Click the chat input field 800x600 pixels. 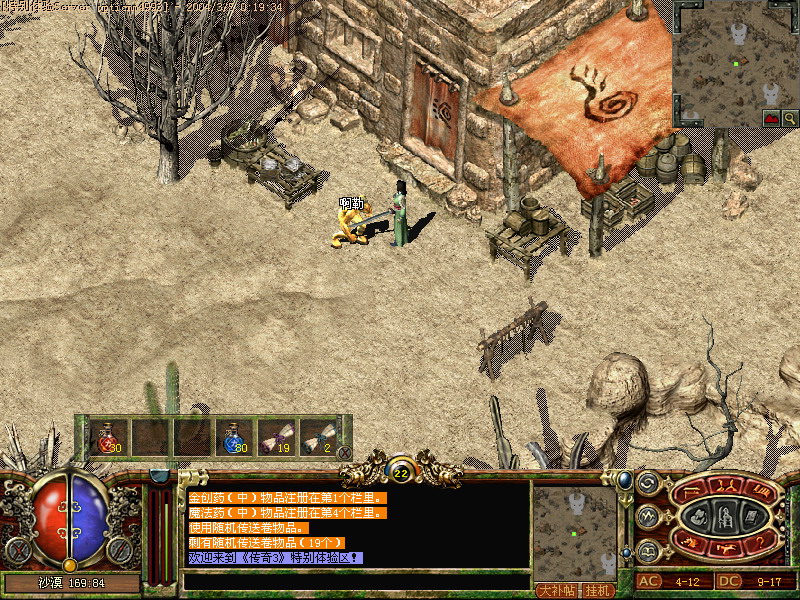pos(356,579)
